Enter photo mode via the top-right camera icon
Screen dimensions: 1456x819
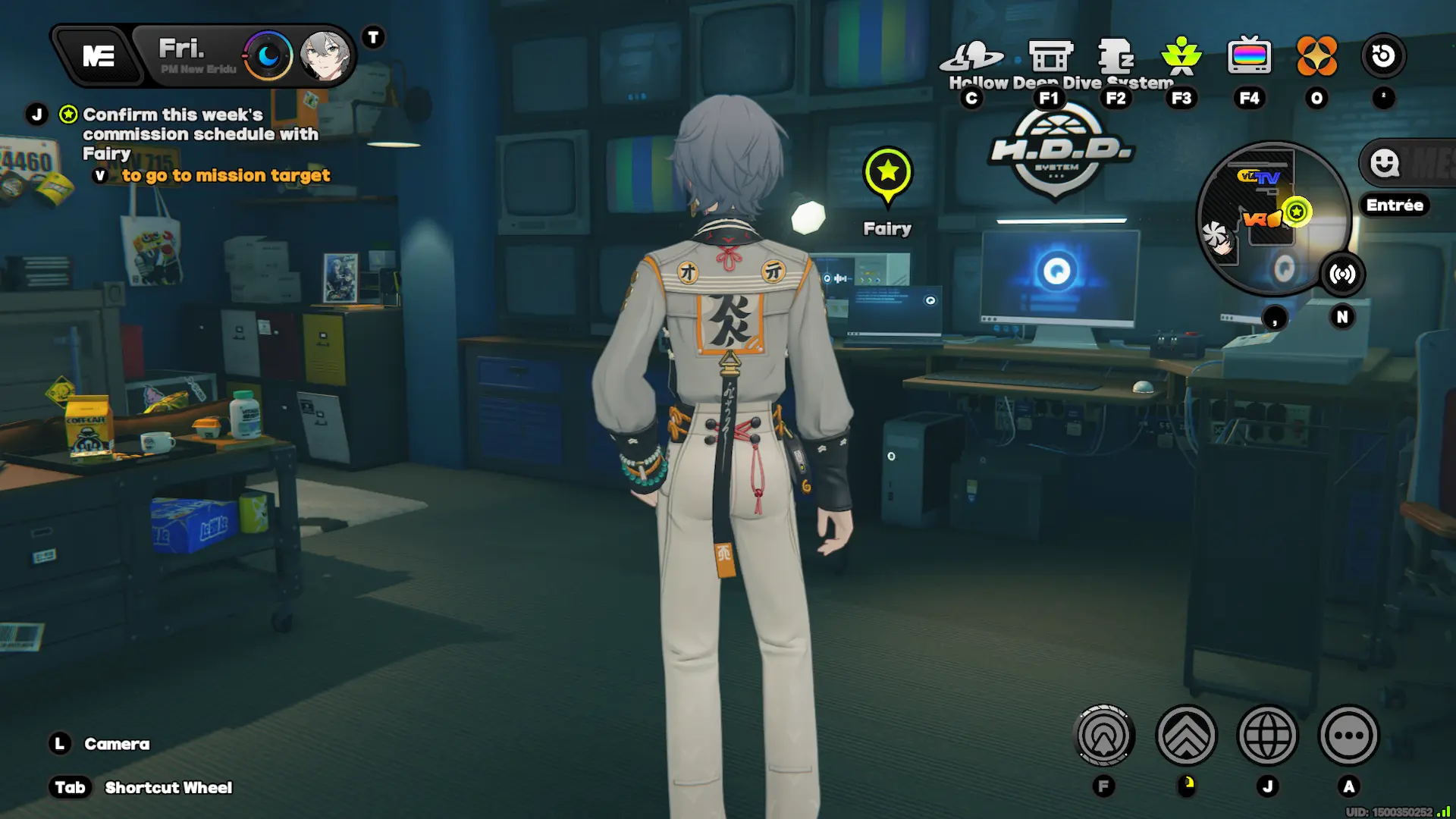tap(1384, 55)
